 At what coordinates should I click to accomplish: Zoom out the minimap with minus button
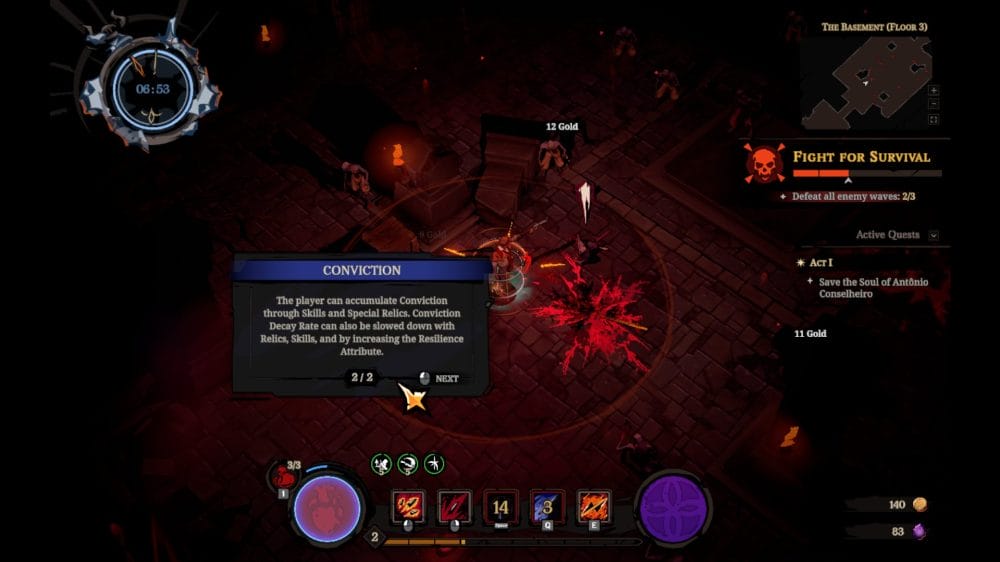tap(934, 104)
